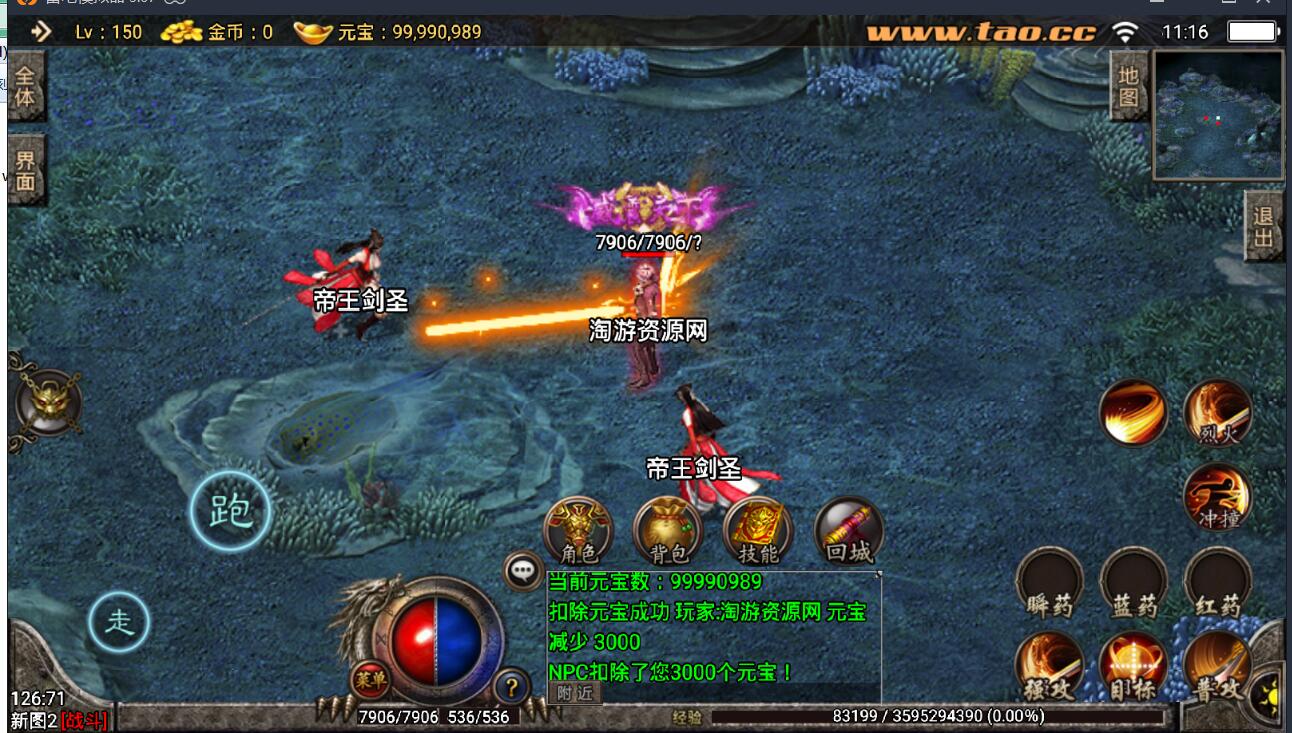Tap the 瞬药 instant potion slot
This screenshot has width=1292, height=733.
pyautogui.click(x=1050, y=582)
